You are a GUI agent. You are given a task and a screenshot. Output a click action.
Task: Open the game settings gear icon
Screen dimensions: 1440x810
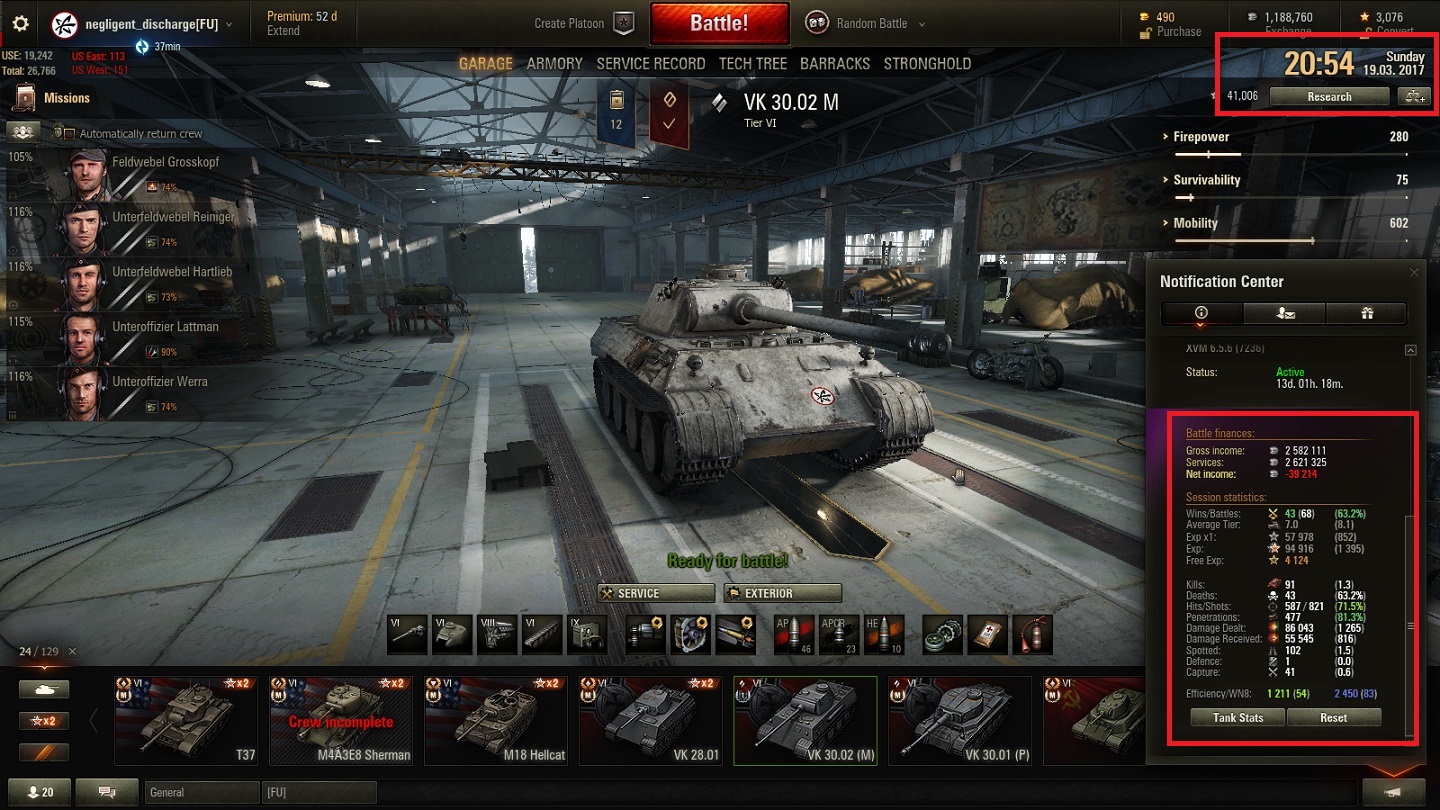[x=20, y=24]
